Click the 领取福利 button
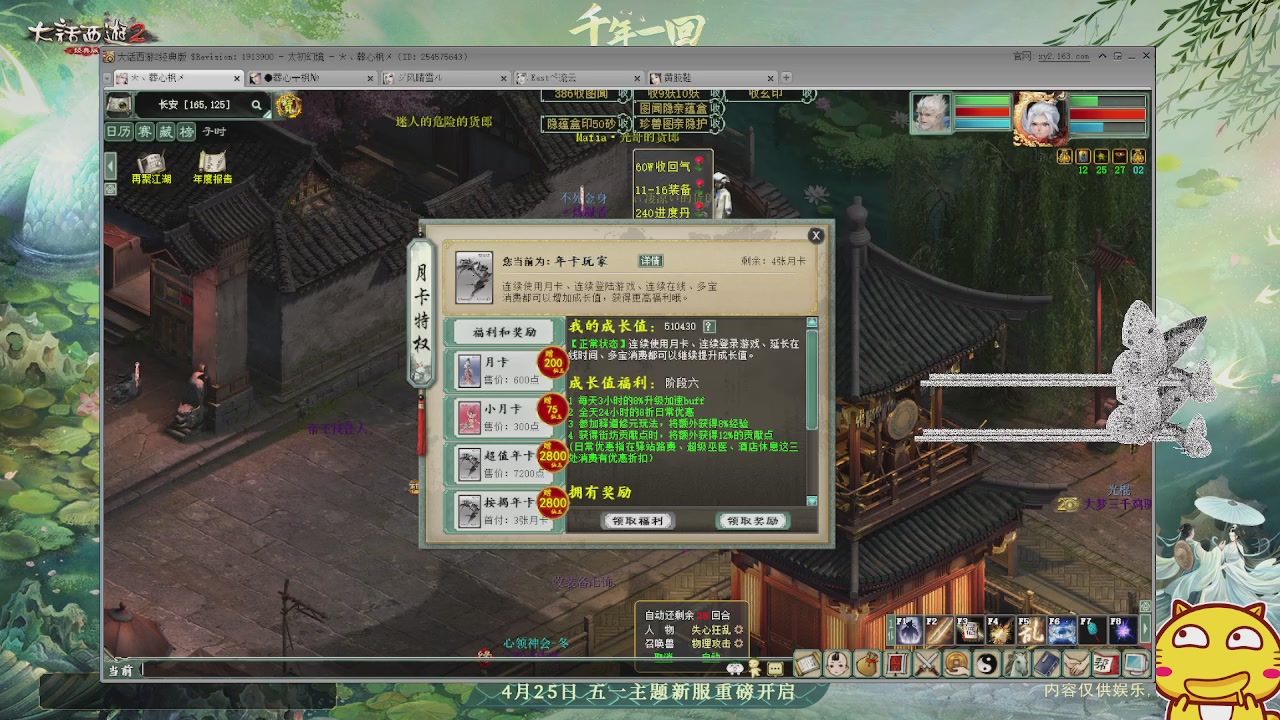The height and width of the screenshot is (720, 1280). [639, 521]
